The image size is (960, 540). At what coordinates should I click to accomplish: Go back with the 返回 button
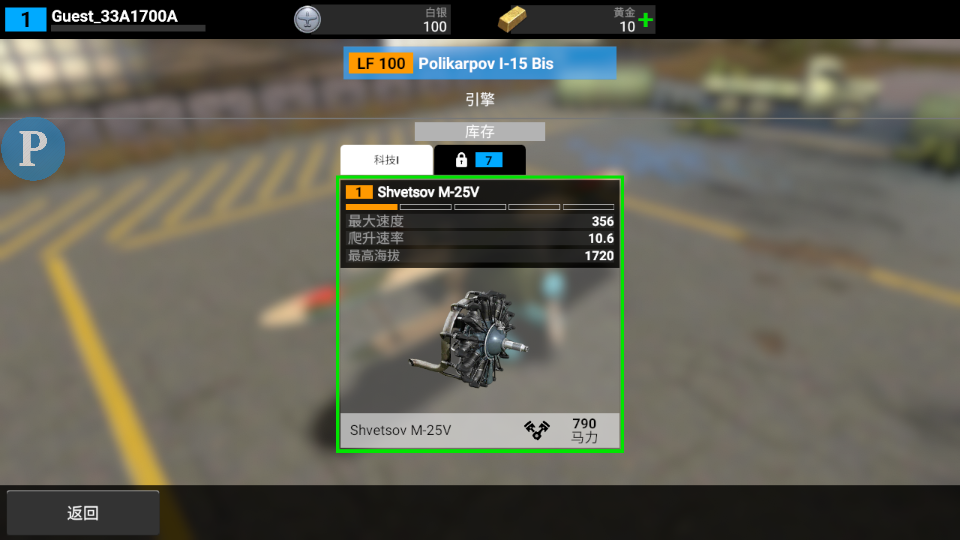point(83,513)
